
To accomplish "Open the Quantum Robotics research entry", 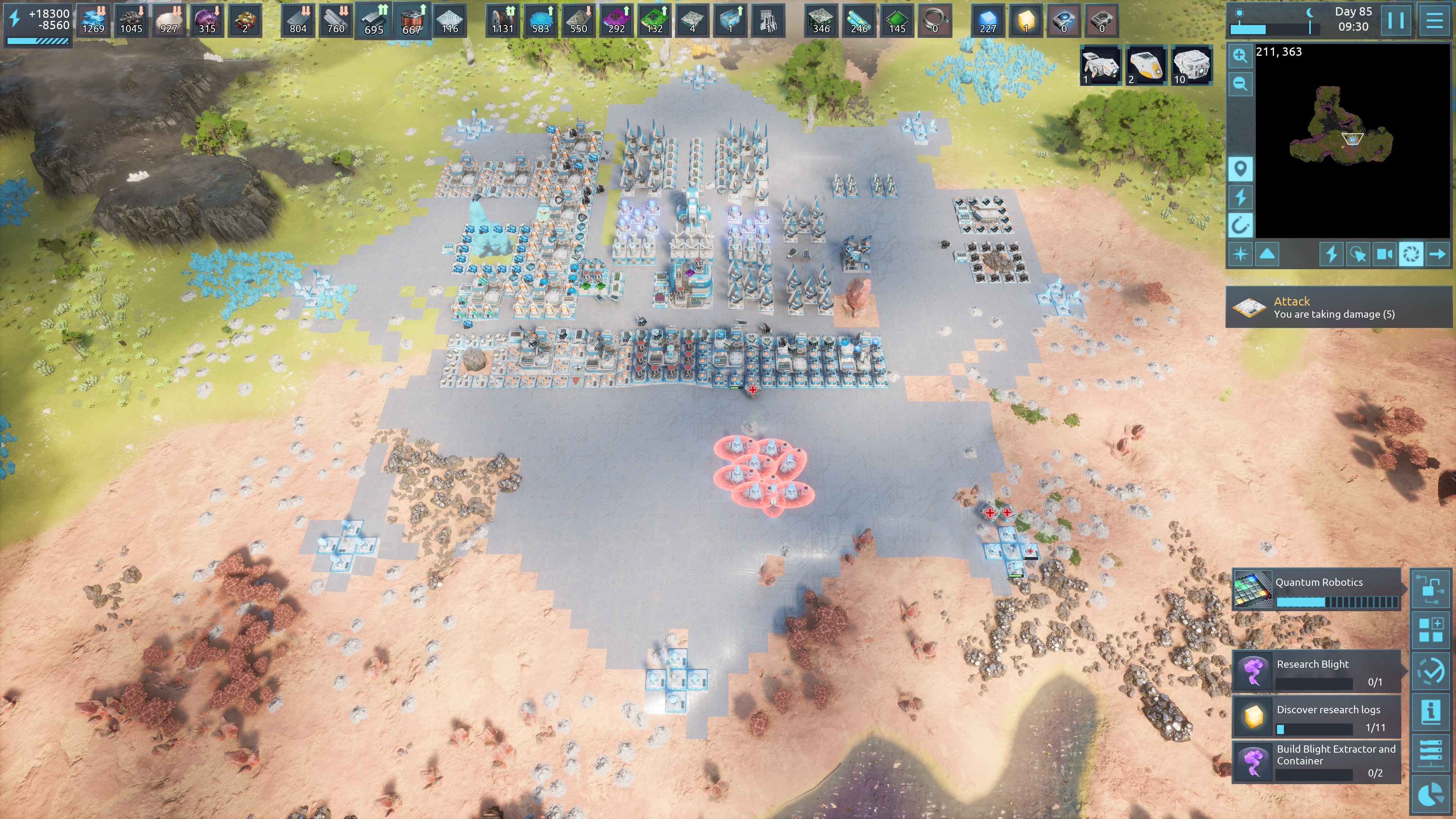I will pyautogui.click(x=1317, y=590).
